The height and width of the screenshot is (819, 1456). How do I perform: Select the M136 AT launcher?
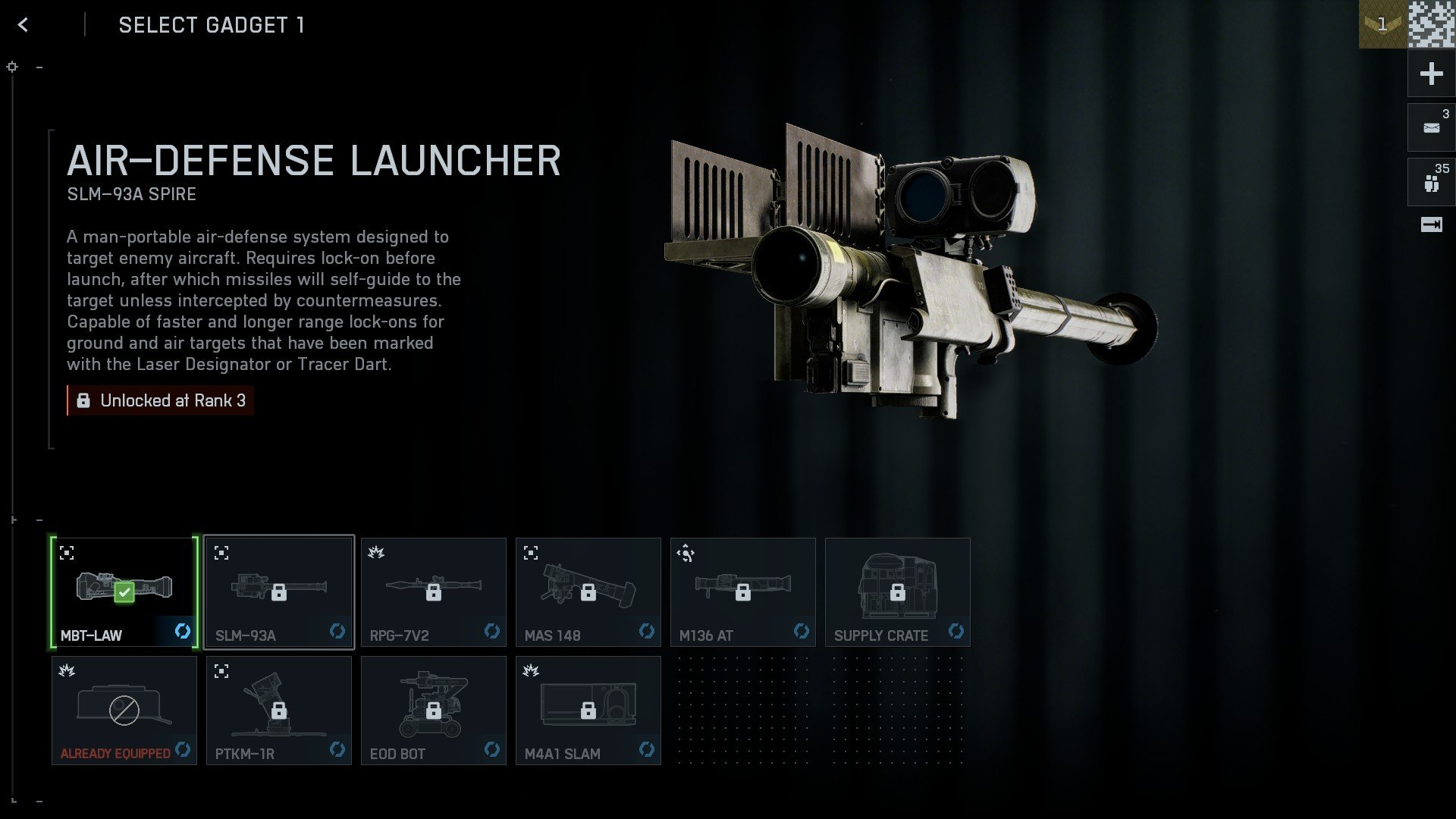(x=742, y=591)
